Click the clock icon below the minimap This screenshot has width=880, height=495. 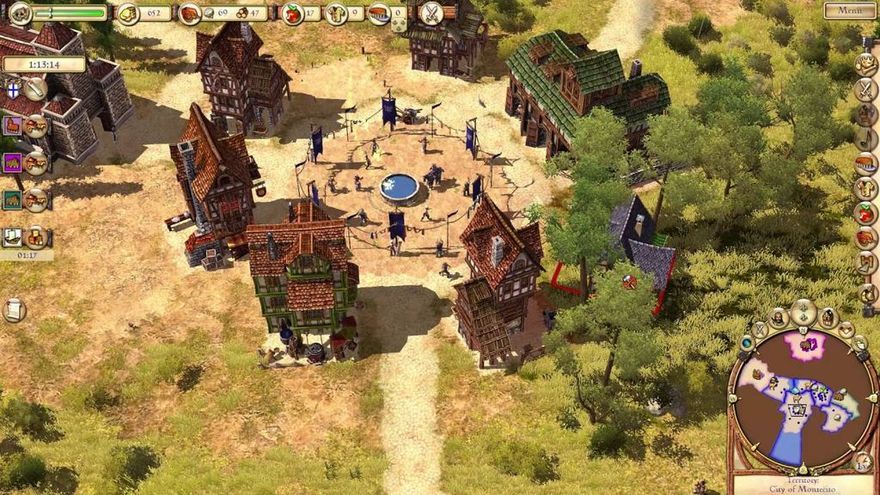point(862,461)
